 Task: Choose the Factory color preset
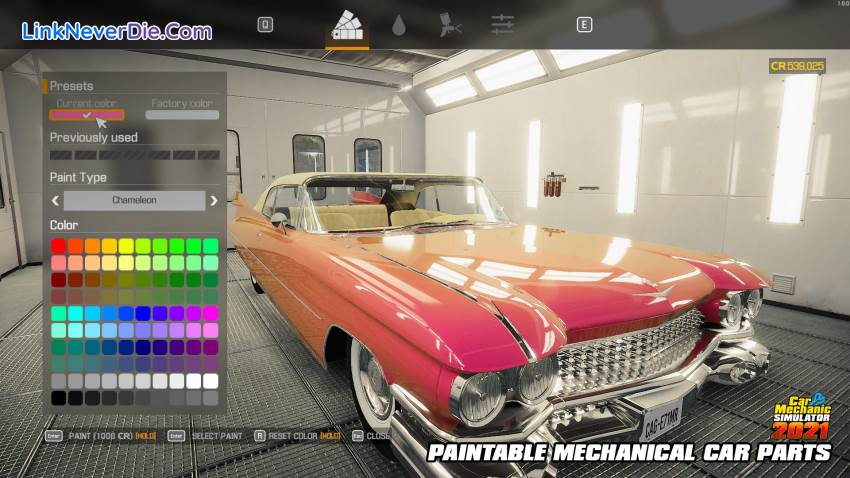coord(182,115)
